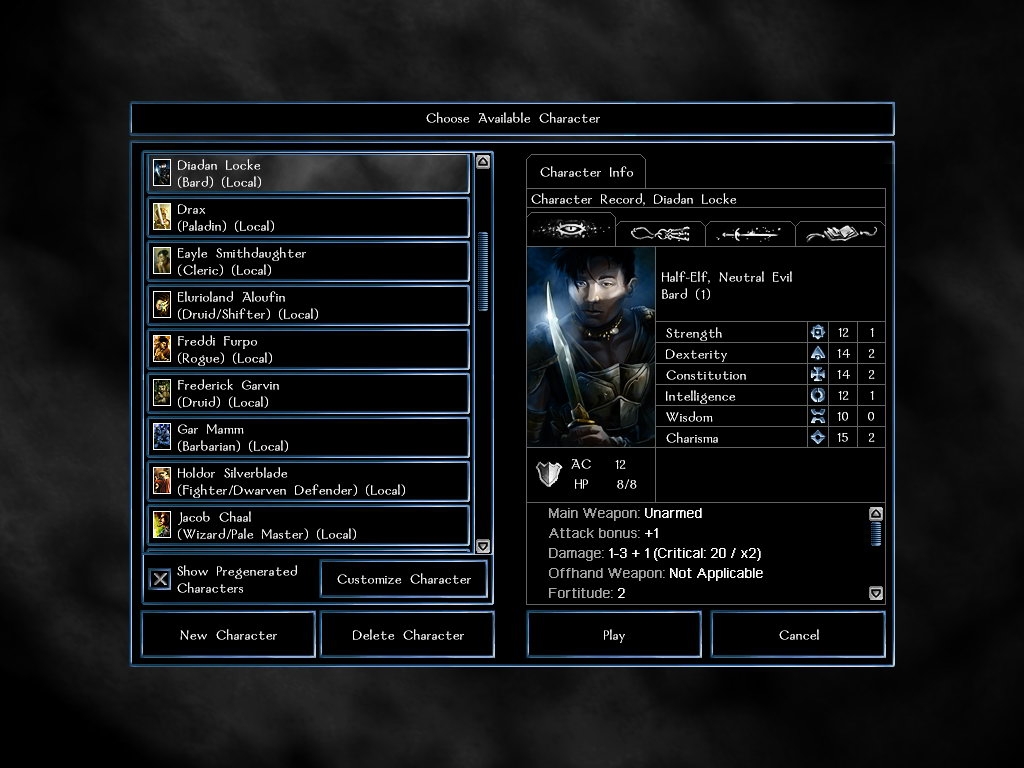Open the Character Info tab
This screenshot has height=768, width=1024.
(x=586, y=172)
